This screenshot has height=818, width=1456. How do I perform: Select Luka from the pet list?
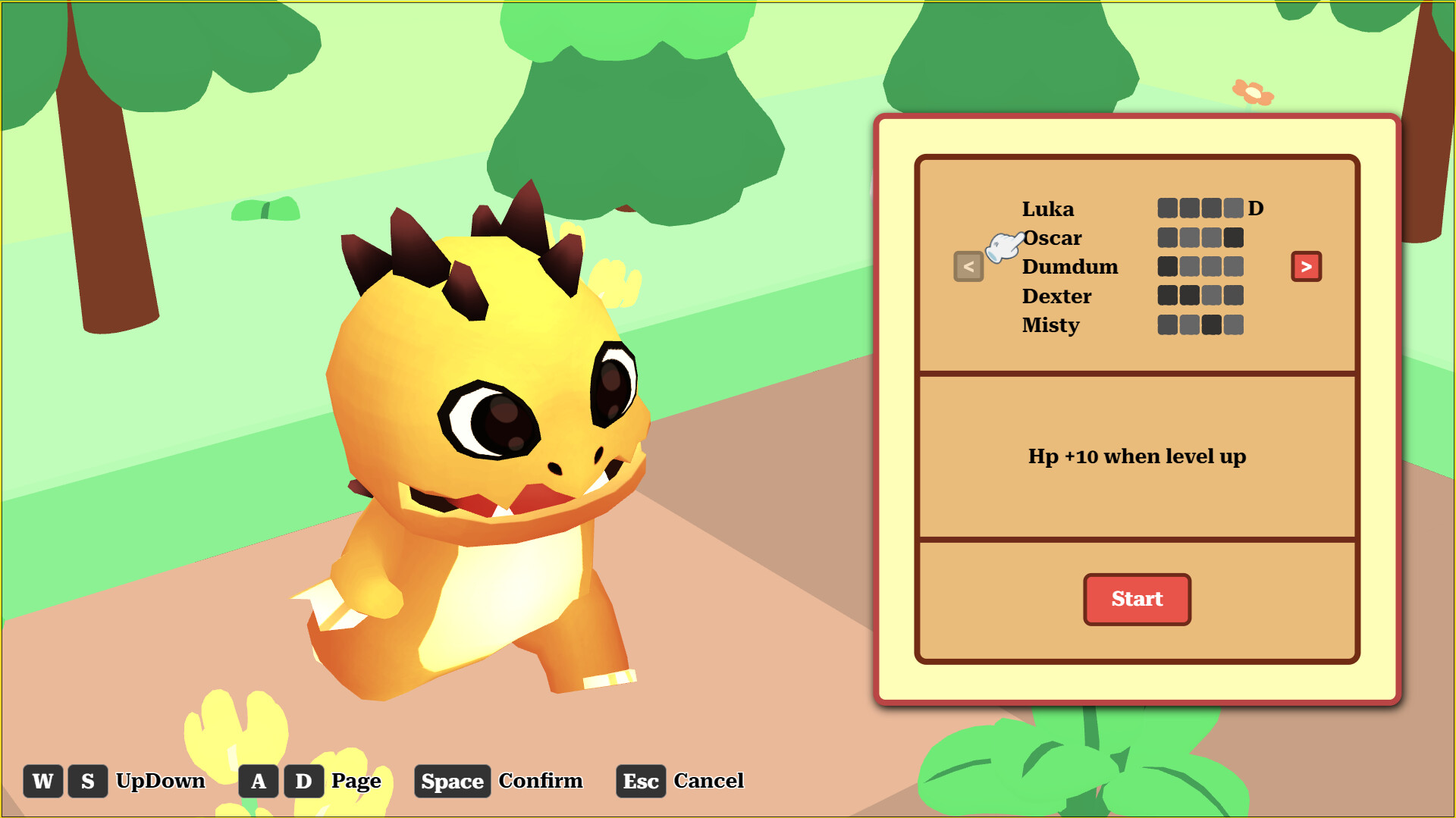tap(1049, 209)
